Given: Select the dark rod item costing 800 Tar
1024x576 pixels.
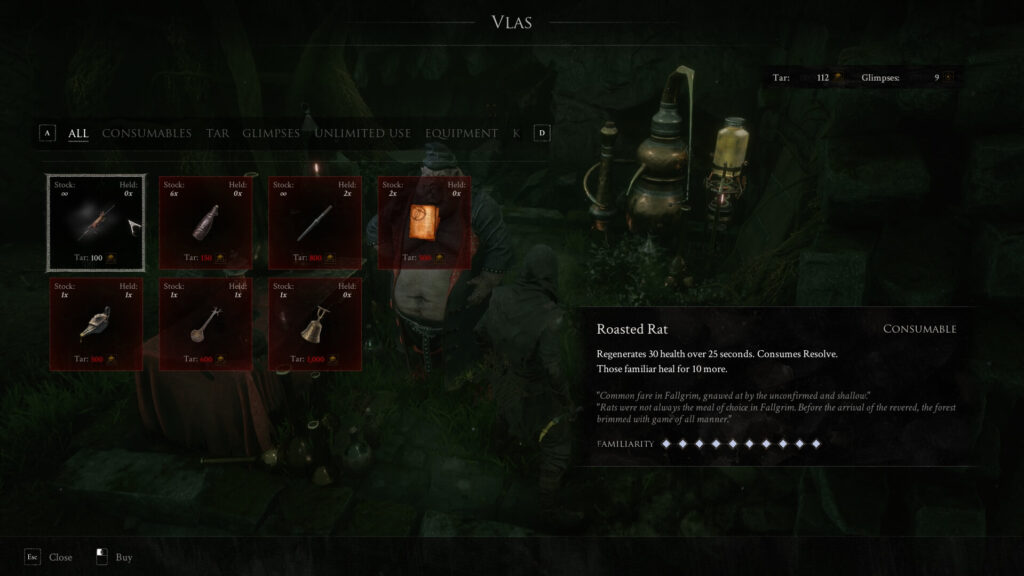Looking at the screenshot, I should [315, 222].
